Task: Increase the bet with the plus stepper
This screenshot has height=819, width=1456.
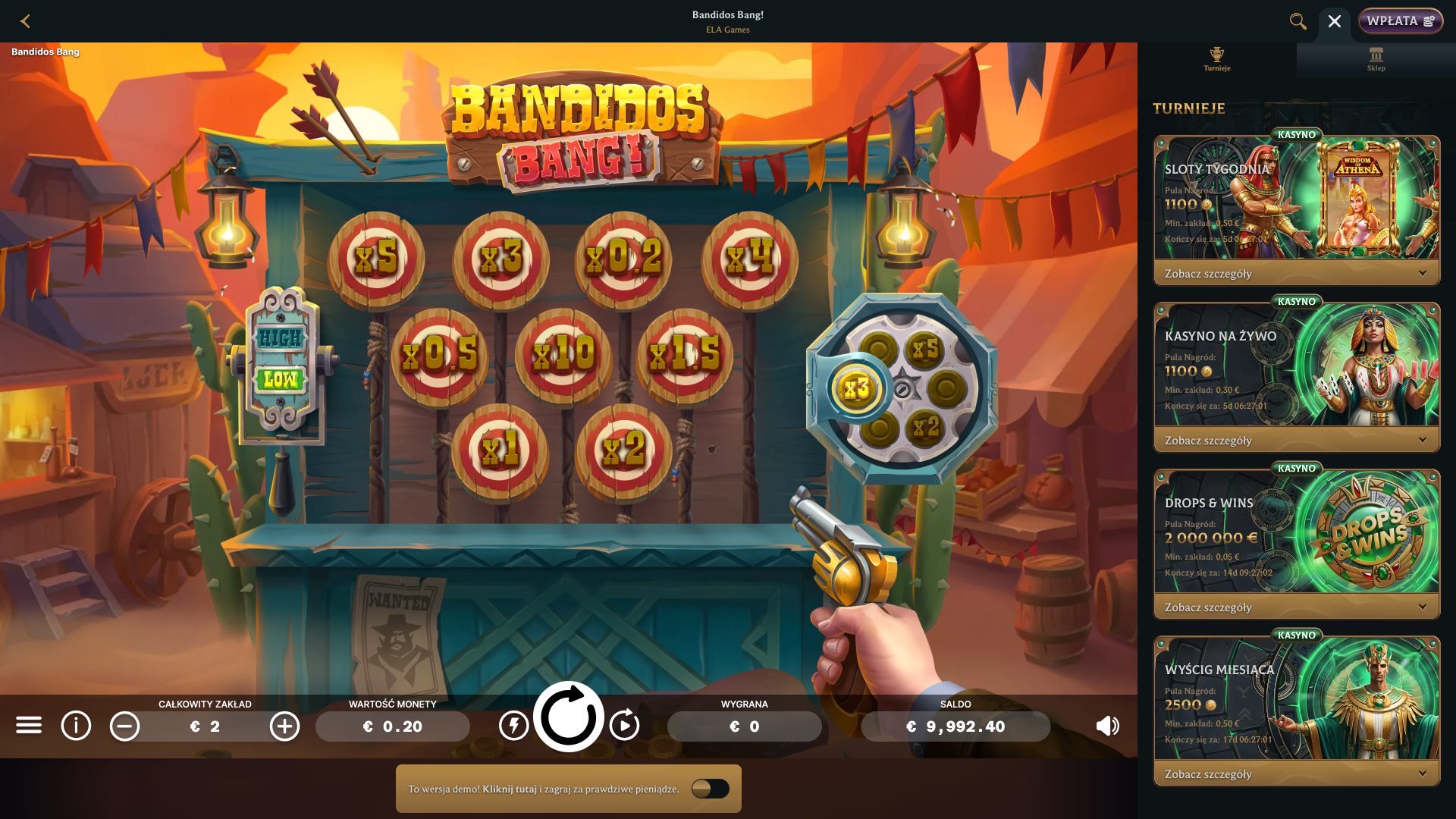Action: click(x=284, y=726)
